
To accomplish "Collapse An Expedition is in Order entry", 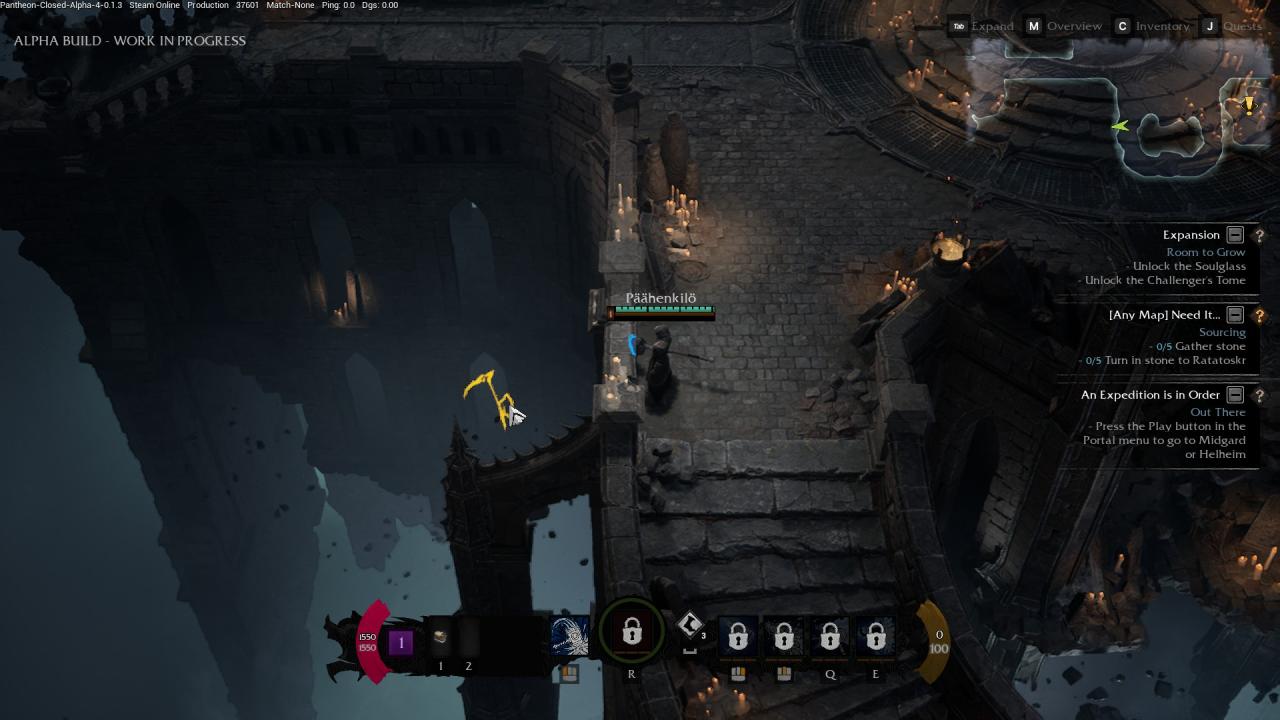I will 1235,395.
